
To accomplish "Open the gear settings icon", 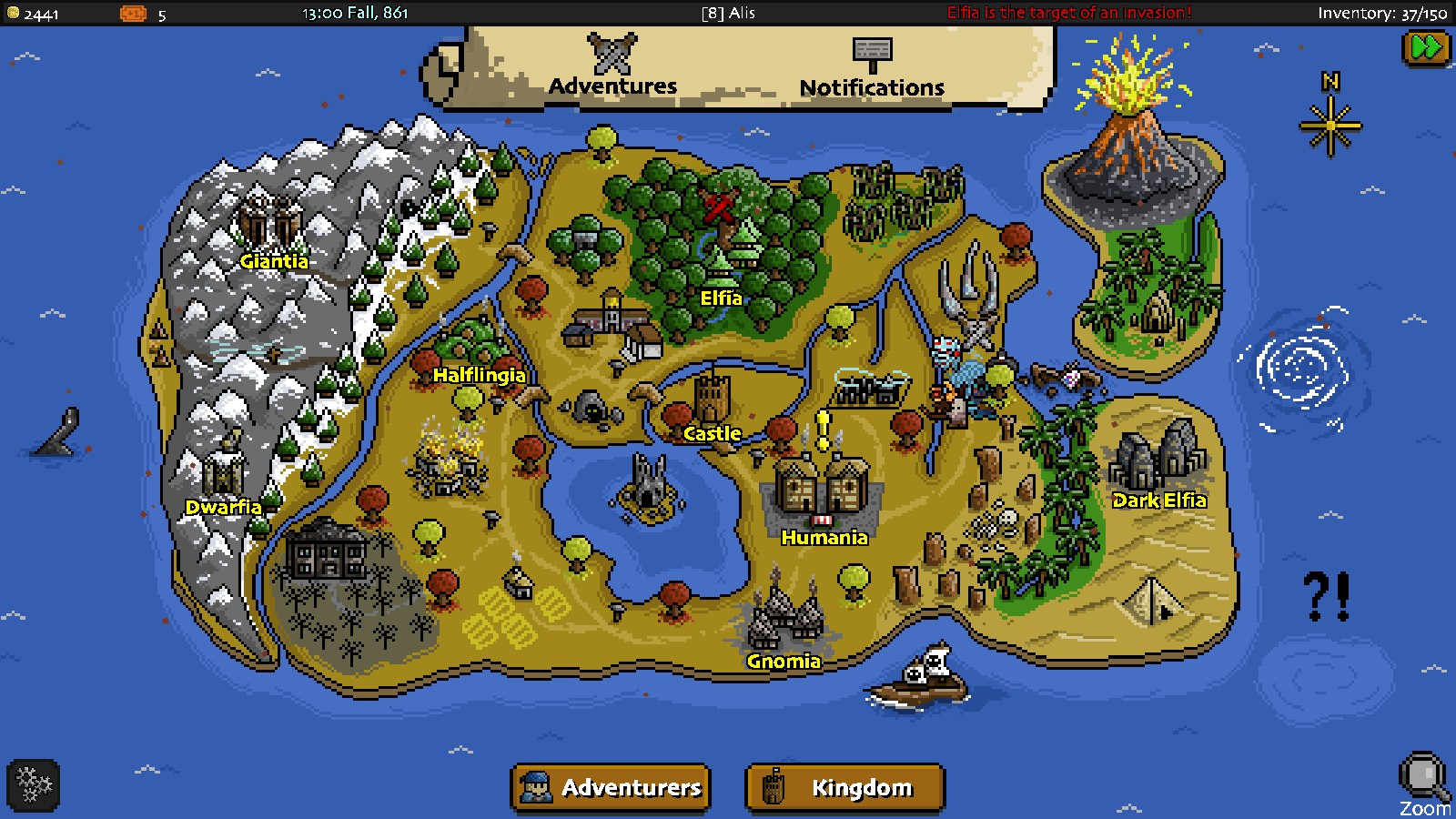I will pyautogui.click(x=34, y=784).
